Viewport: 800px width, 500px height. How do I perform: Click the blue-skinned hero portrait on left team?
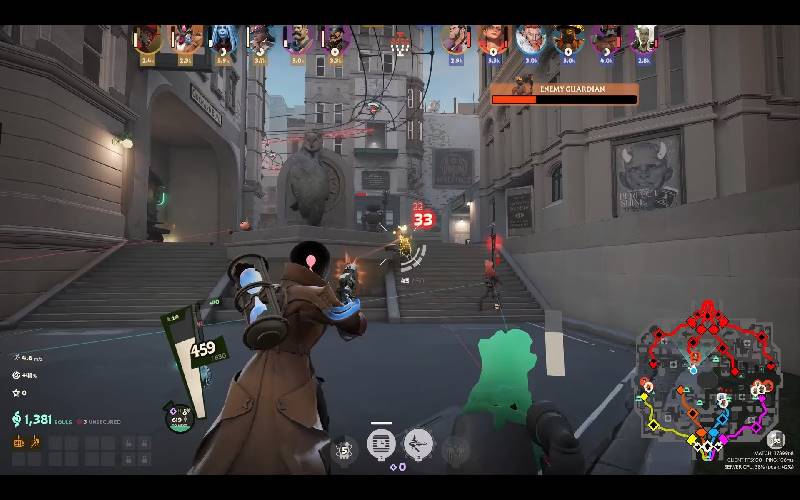pyautogui.click(x=222, y=39)
